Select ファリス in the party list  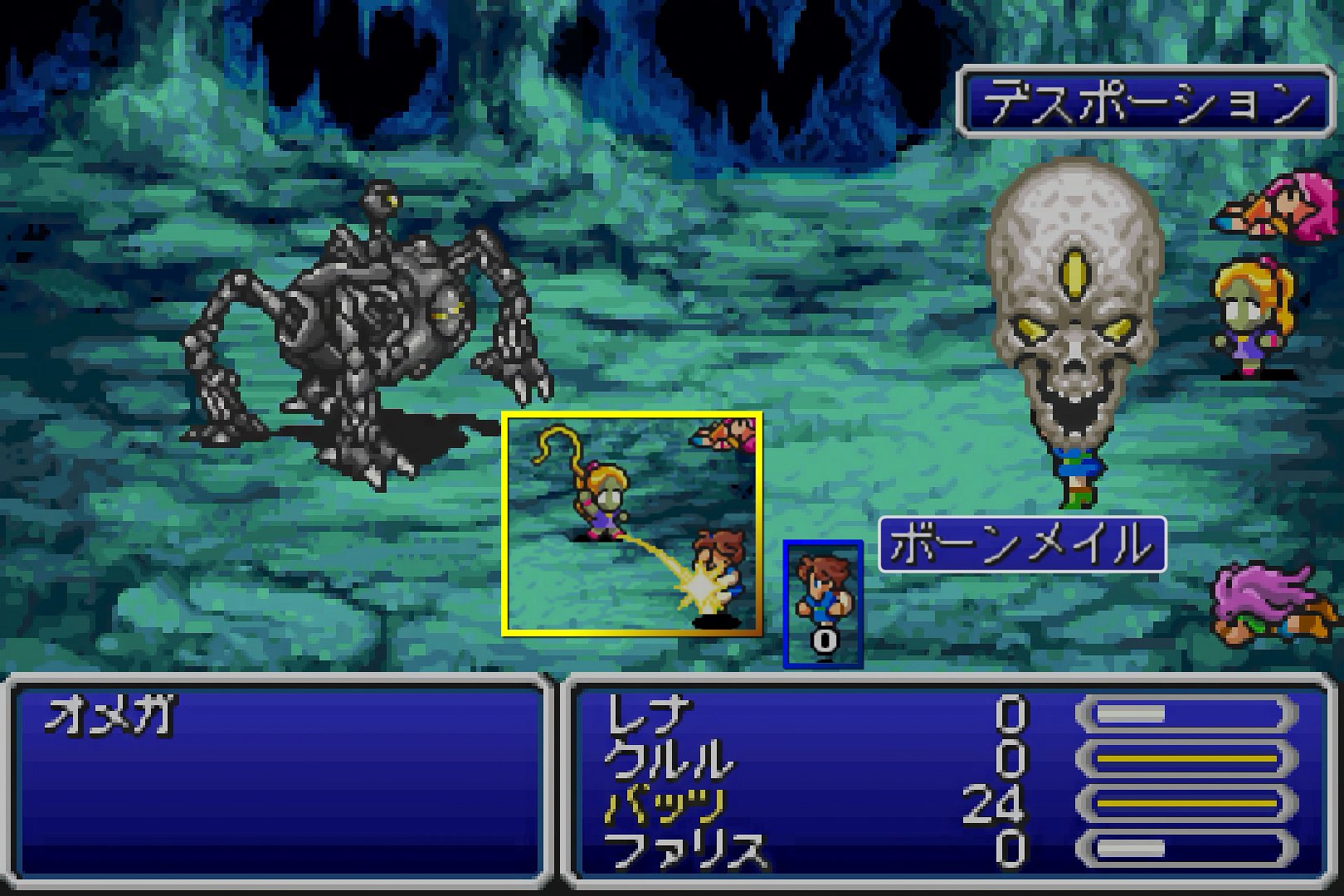pyautogui.click(x=685, y=850)
